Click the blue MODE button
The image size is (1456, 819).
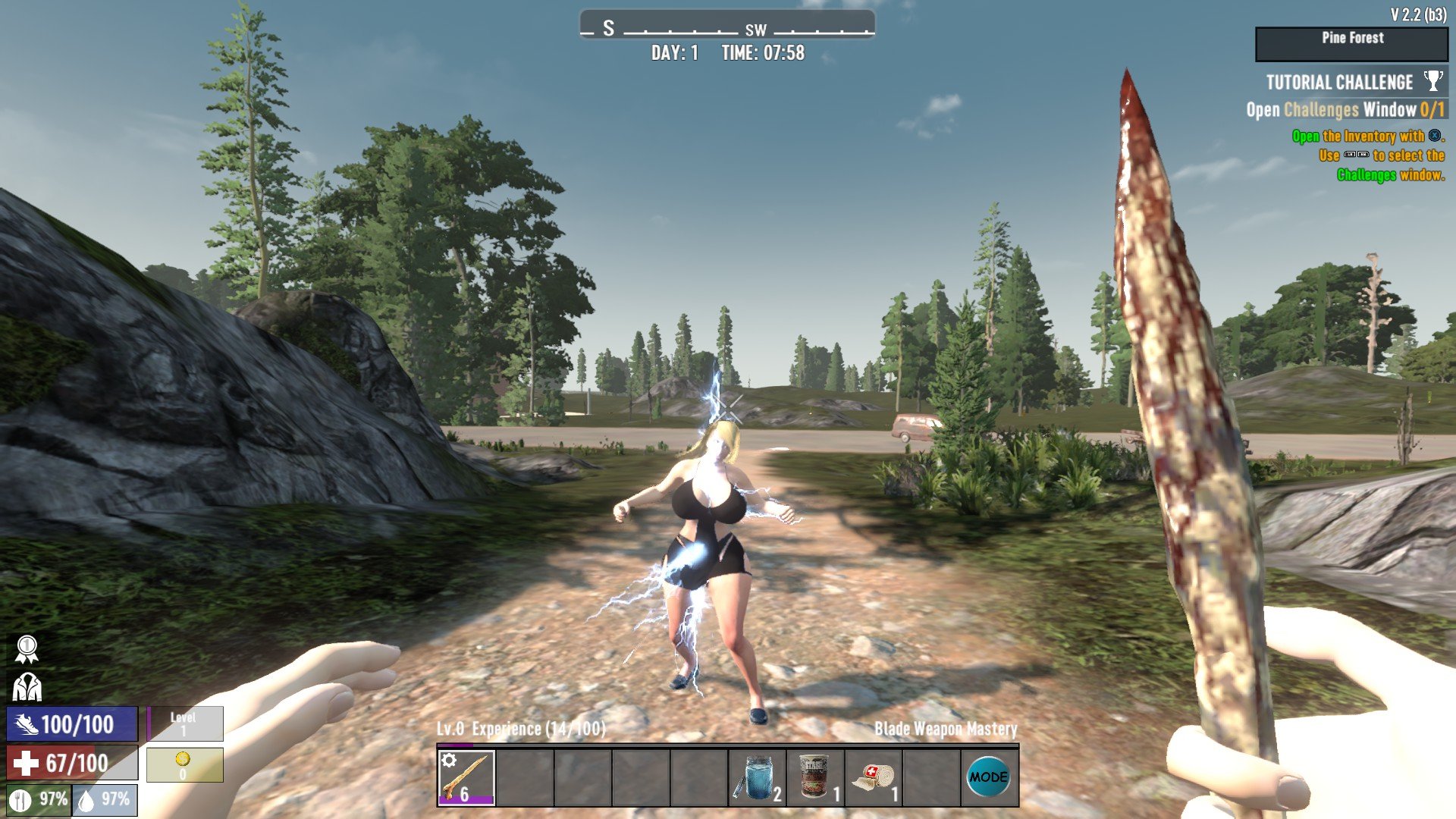[989, 777]
